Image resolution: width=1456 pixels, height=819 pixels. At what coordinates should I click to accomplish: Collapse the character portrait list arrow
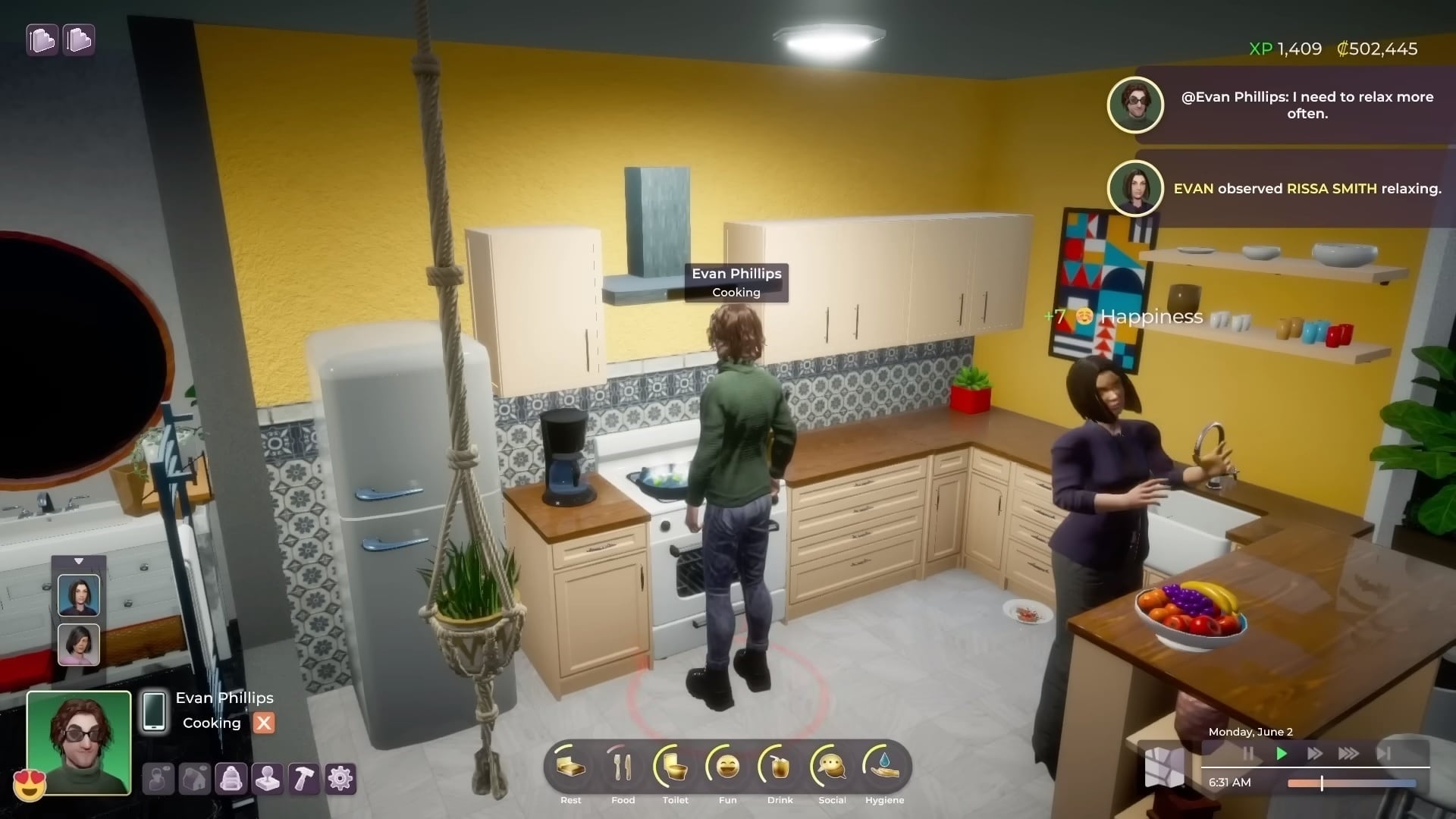click(x=80, y=561)
